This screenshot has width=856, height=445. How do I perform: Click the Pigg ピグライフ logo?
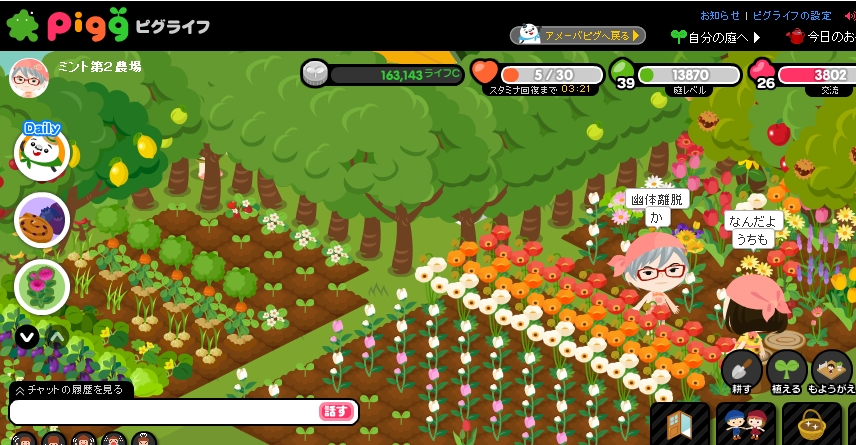(107, 24)
